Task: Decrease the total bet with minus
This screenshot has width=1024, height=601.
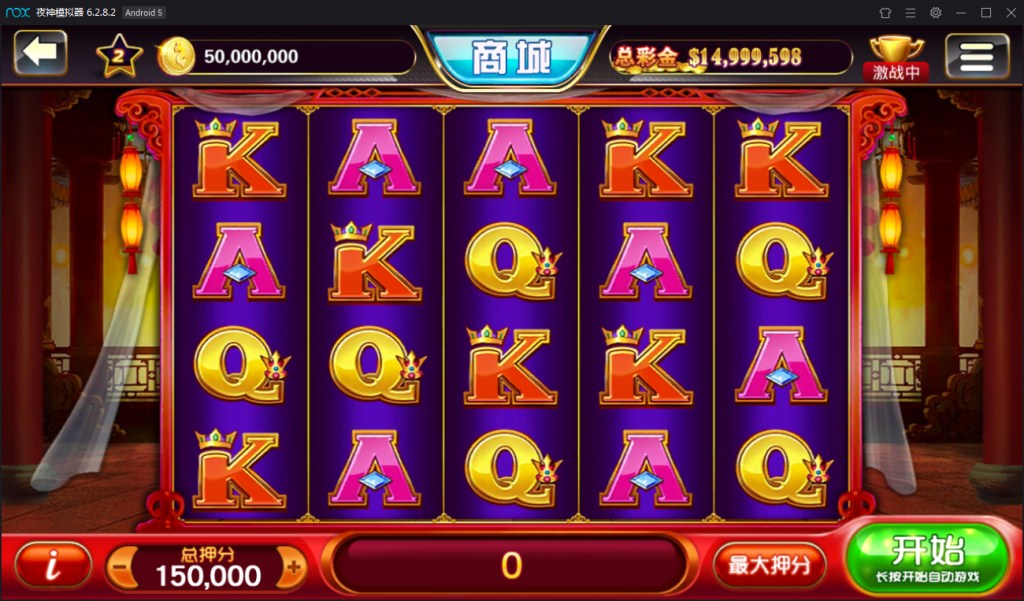Action: coord(120,567)
